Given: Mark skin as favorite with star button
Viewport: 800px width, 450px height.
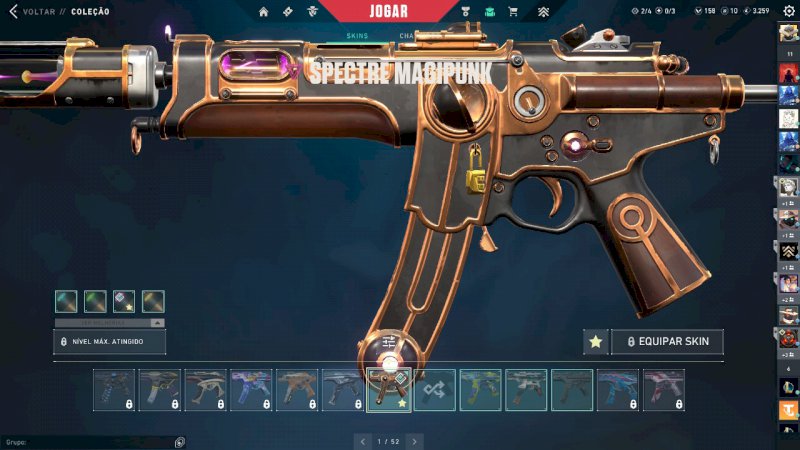Looking at the screenshot, I should click(596, 342).
